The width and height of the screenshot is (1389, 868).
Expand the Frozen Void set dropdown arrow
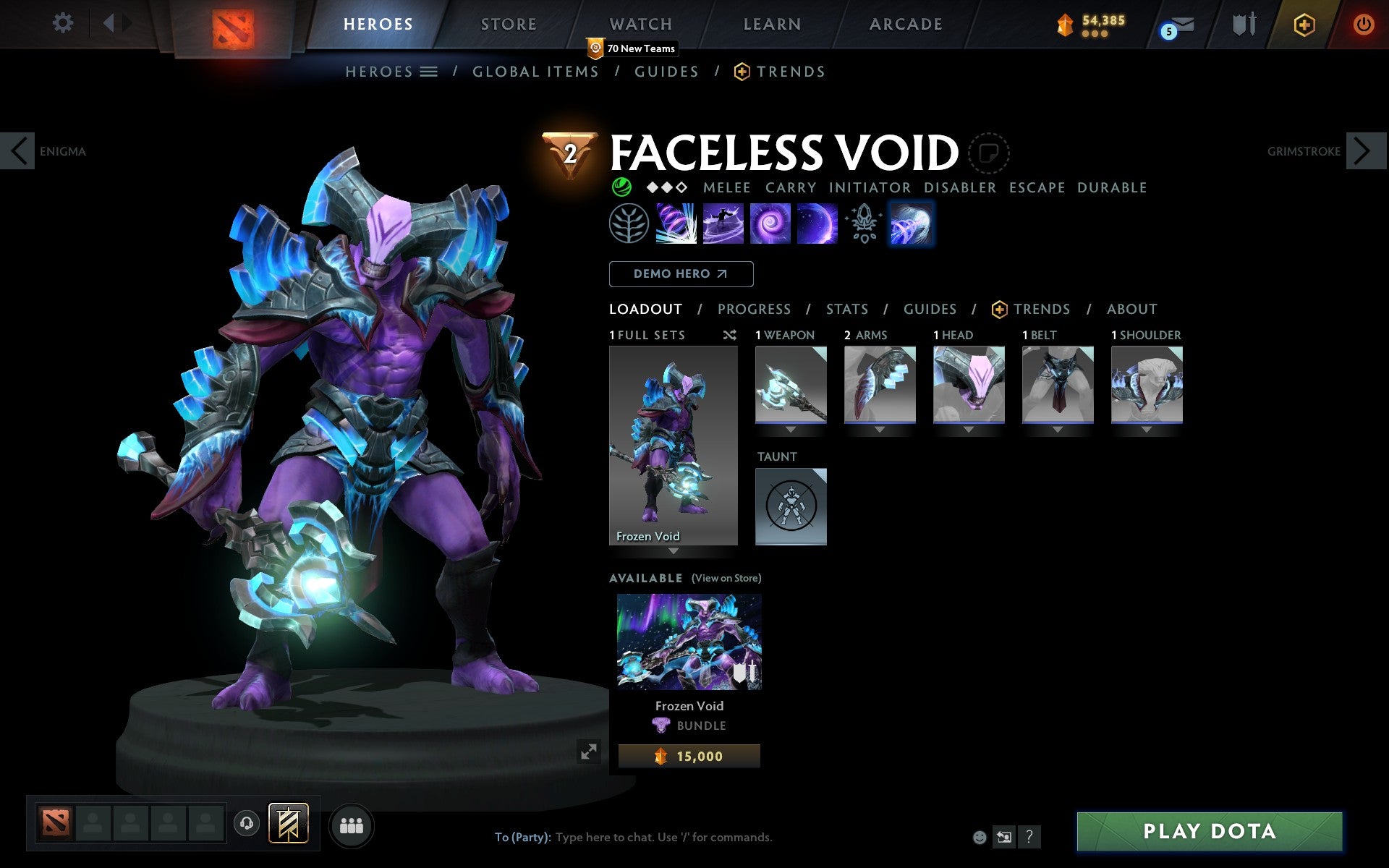point(674,550)
